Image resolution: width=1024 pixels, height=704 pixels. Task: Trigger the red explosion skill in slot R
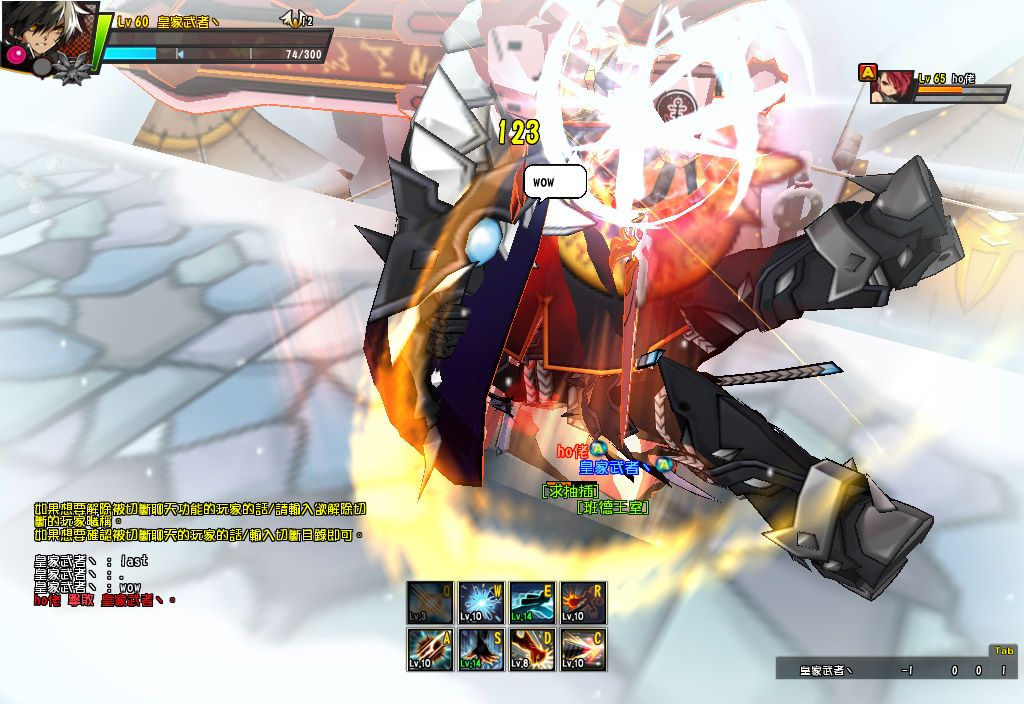(x=583, y=602)
